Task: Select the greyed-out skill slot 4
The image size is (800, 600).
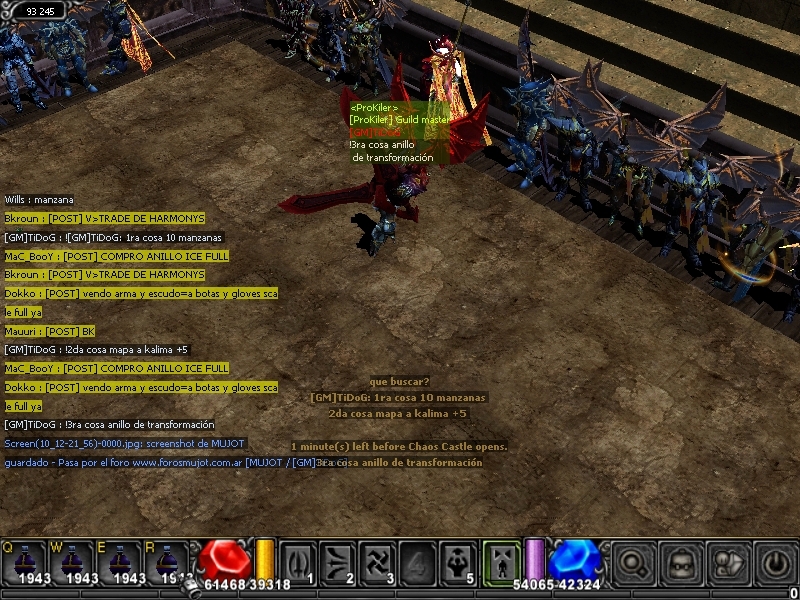Action: pyautogui.click(x=419, y=562)
